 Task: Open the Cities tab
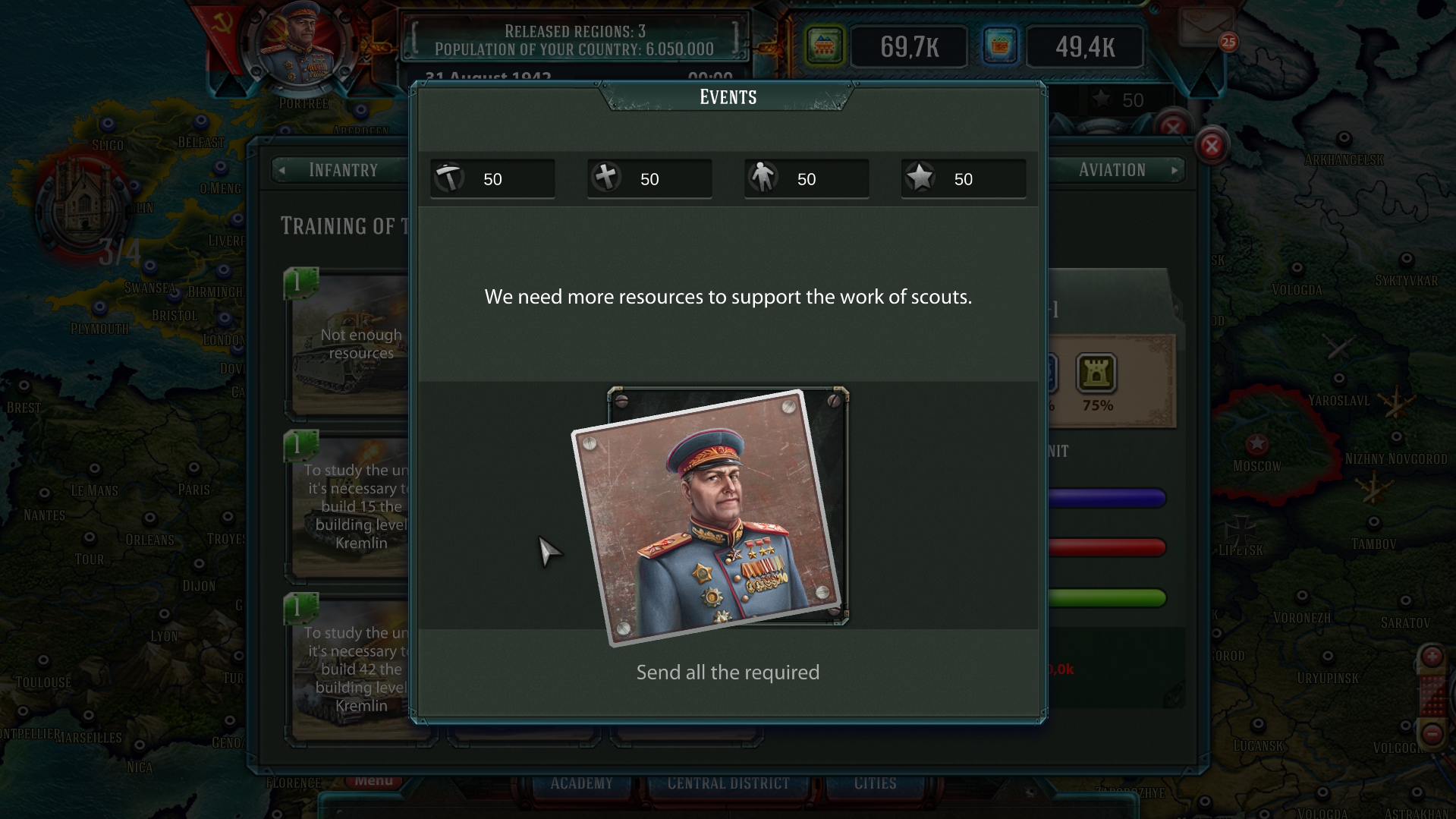pyautogui.click(x=876, y=783)
